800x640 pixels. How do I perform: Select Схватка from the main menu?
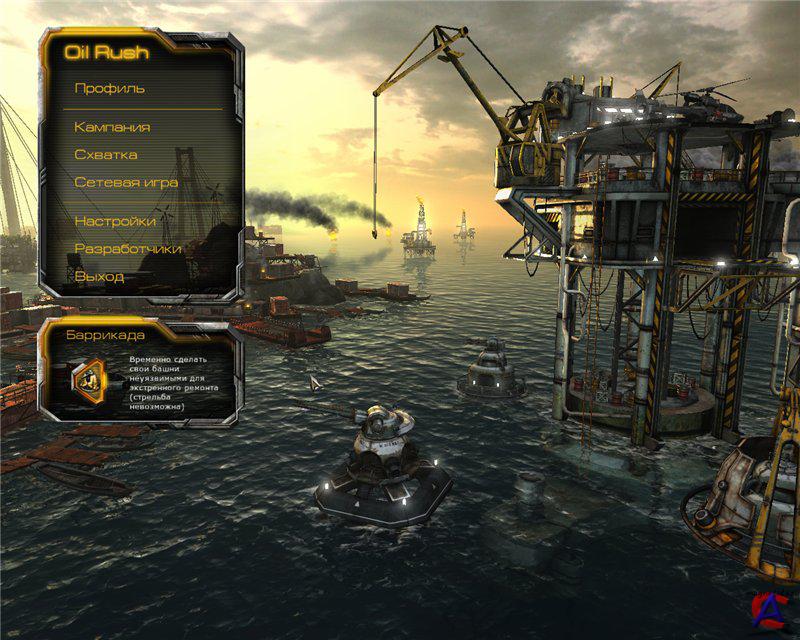(x=106, y=155)
